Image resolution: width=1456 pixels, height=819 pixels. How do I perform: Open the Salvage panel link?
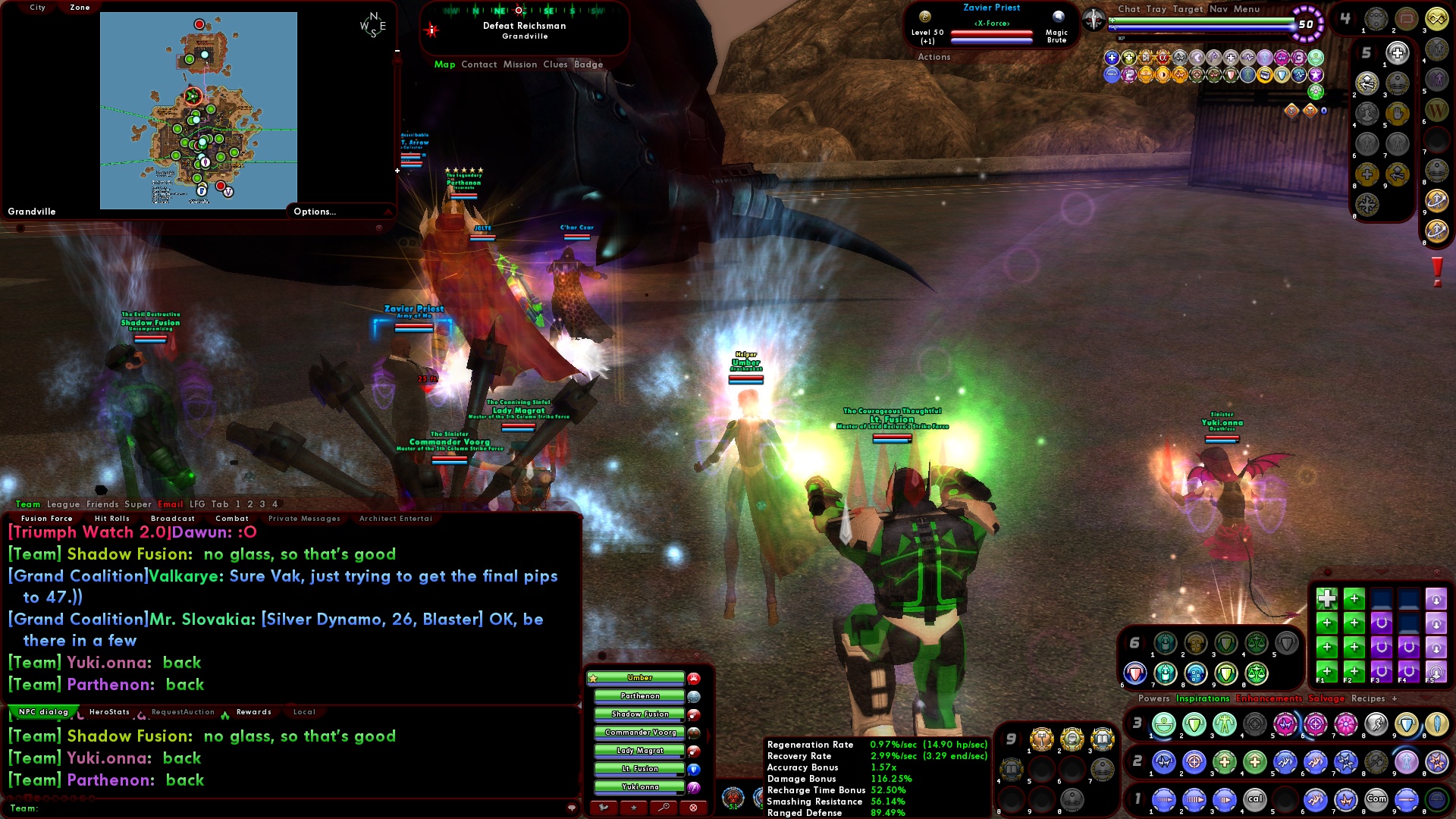tap(1325, 698)
